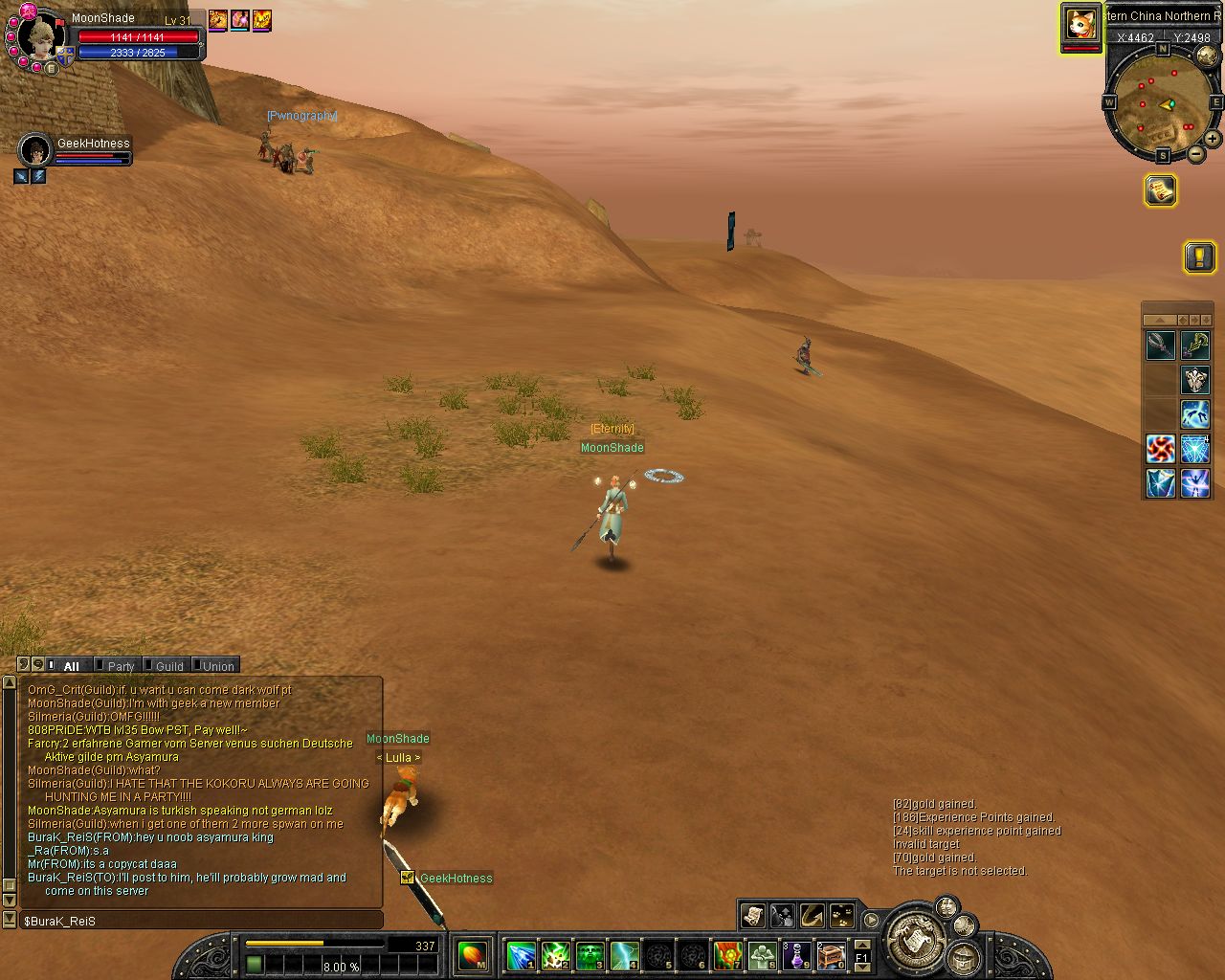Select GeekHotness party member portrait

click(x=35, y=150)
